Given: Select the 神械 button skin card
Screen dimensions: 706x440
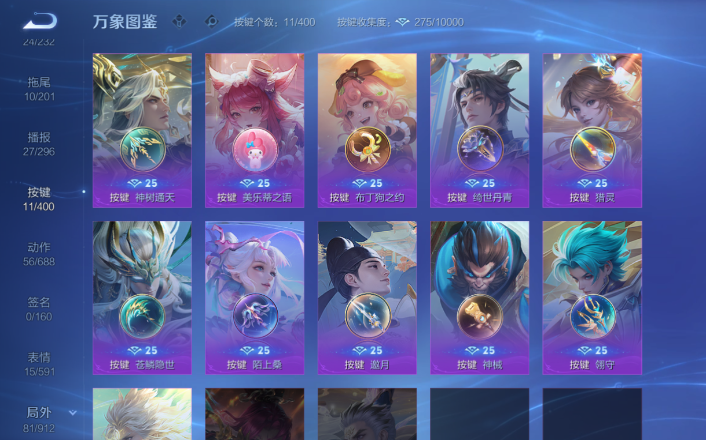Looking at the screenshot, I should coord(479,297).
